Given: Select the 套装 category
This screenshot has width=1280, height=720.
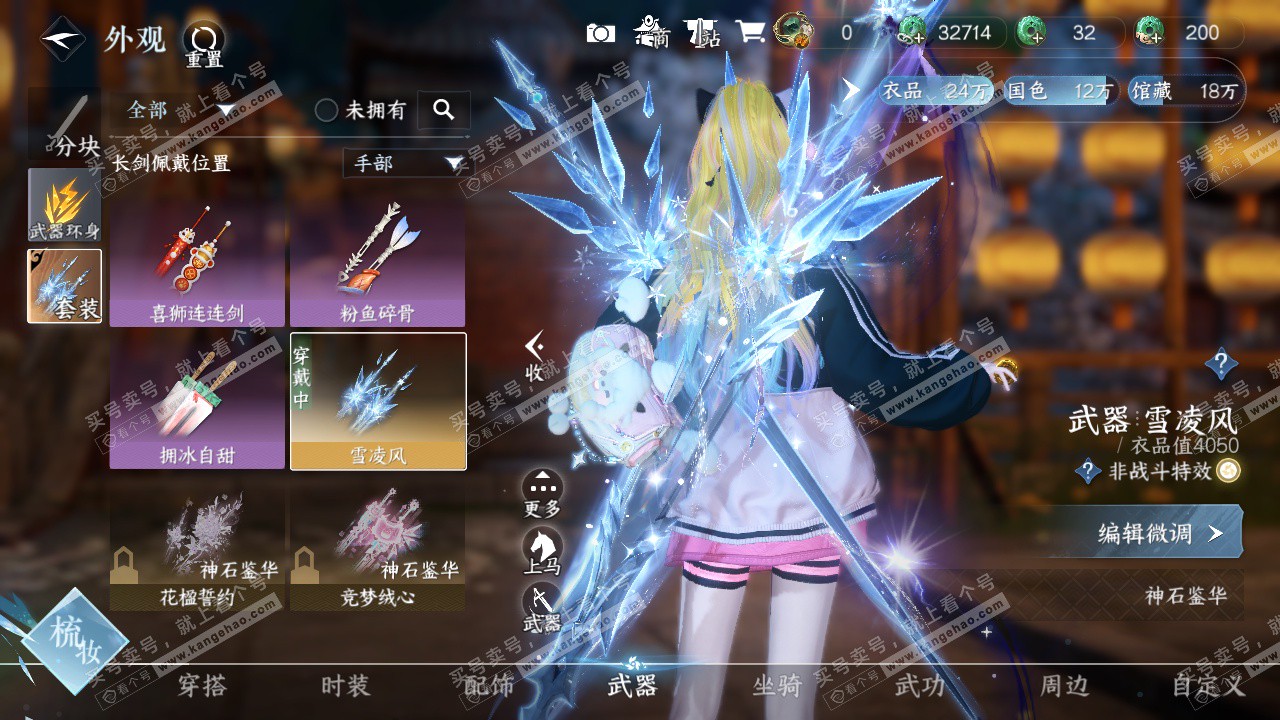Looking at the screenshot, I should coord(64,286).
